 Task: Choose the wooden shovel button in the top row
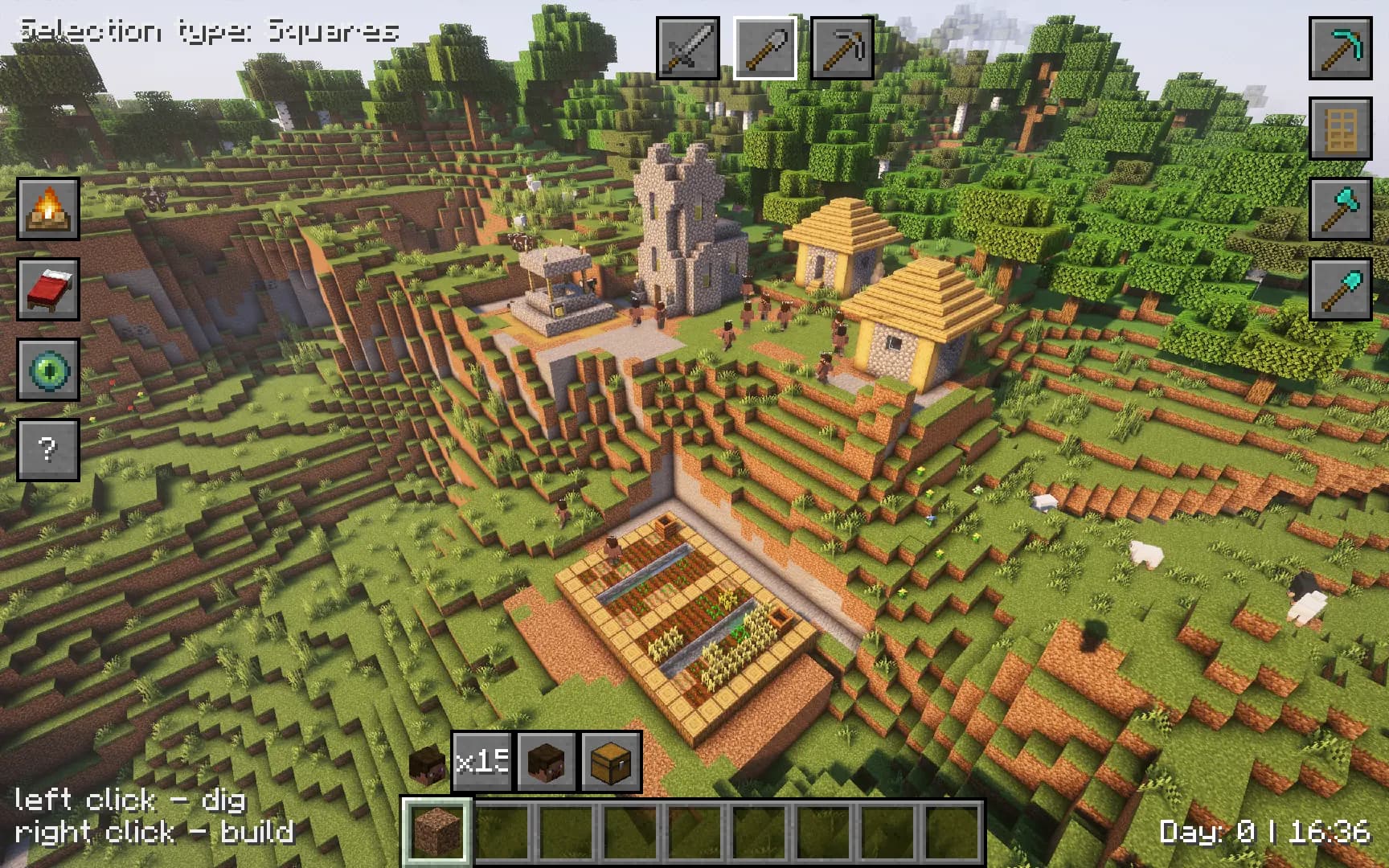click(764, 48)
